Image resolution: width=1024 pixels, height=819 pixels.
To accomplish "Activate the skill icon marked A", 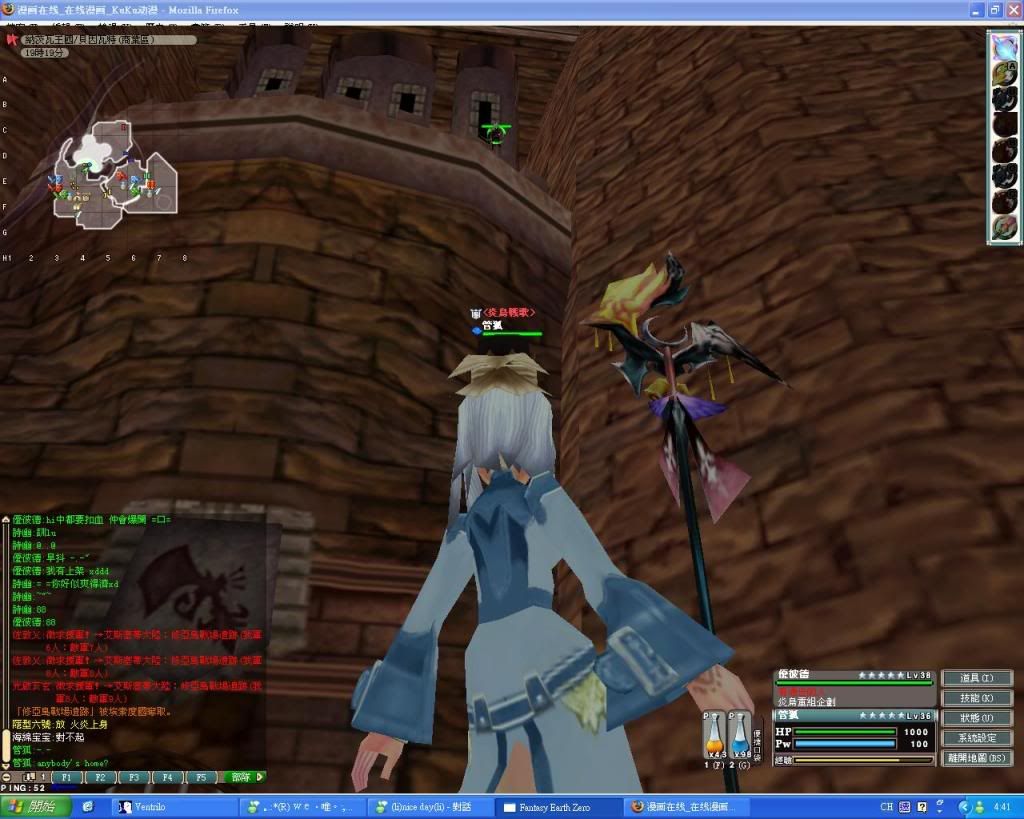I will [x=1003, y=73].
